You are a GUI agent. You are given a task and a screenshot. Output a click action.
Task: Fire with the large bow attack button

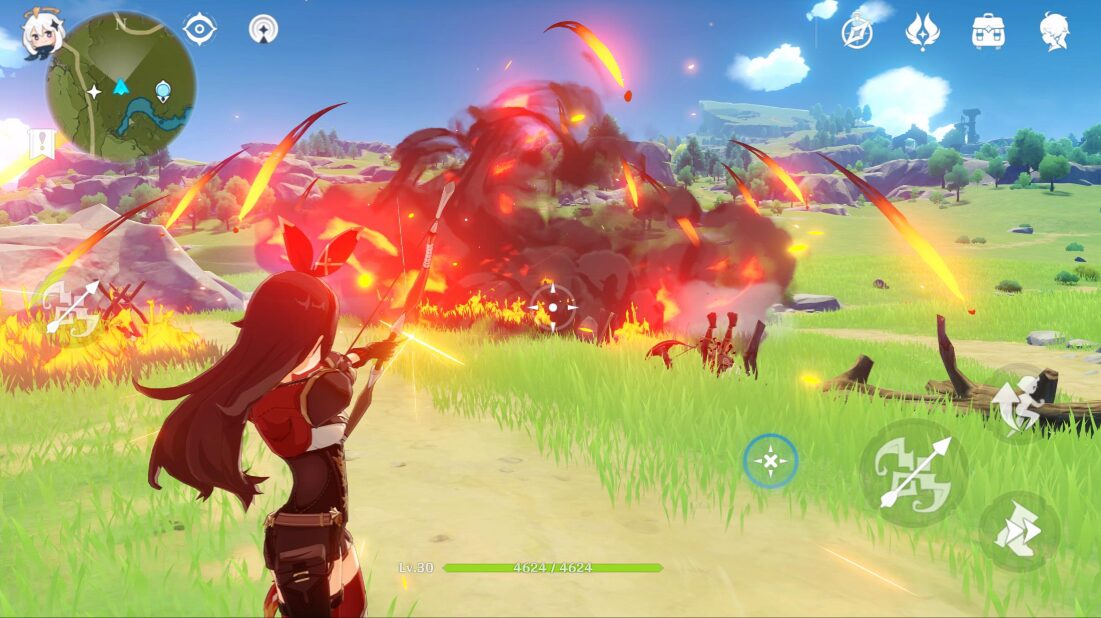(913, 472)
